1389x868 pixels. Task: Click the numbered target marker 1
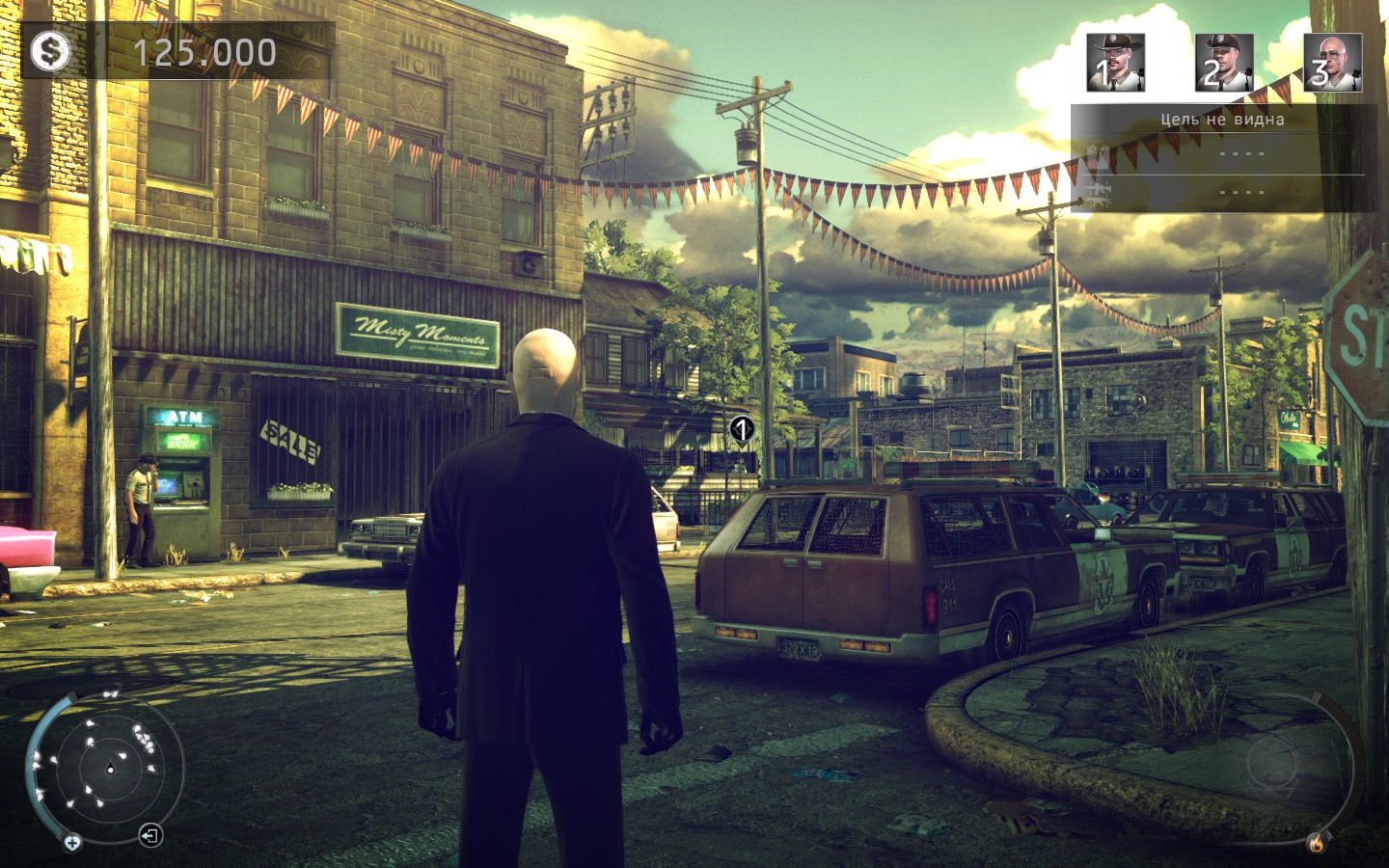click(741, 428)
